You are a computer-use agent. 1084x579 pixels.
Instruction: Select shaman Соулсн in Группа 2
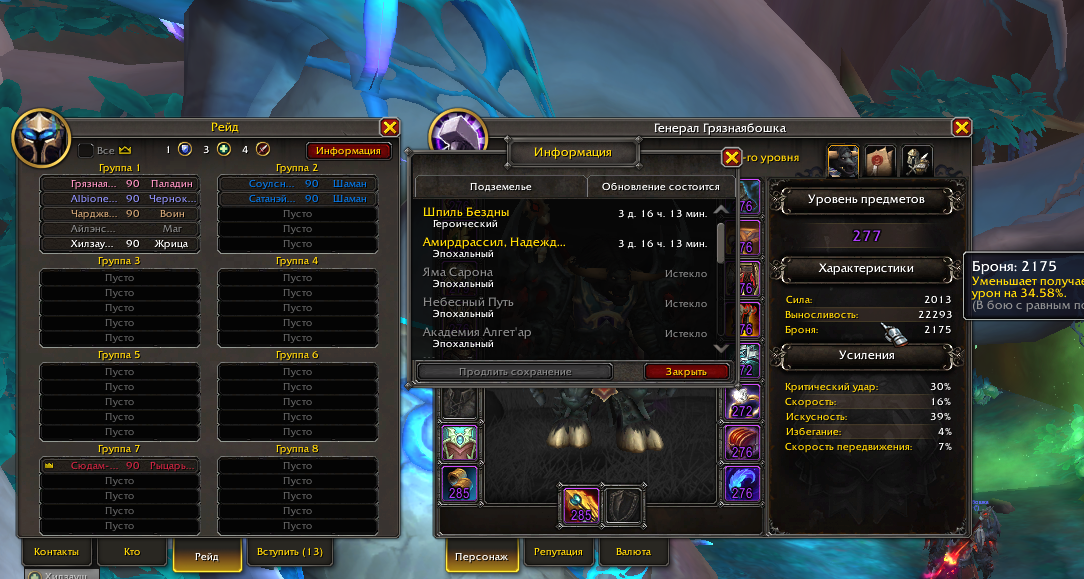coord(296,184)
